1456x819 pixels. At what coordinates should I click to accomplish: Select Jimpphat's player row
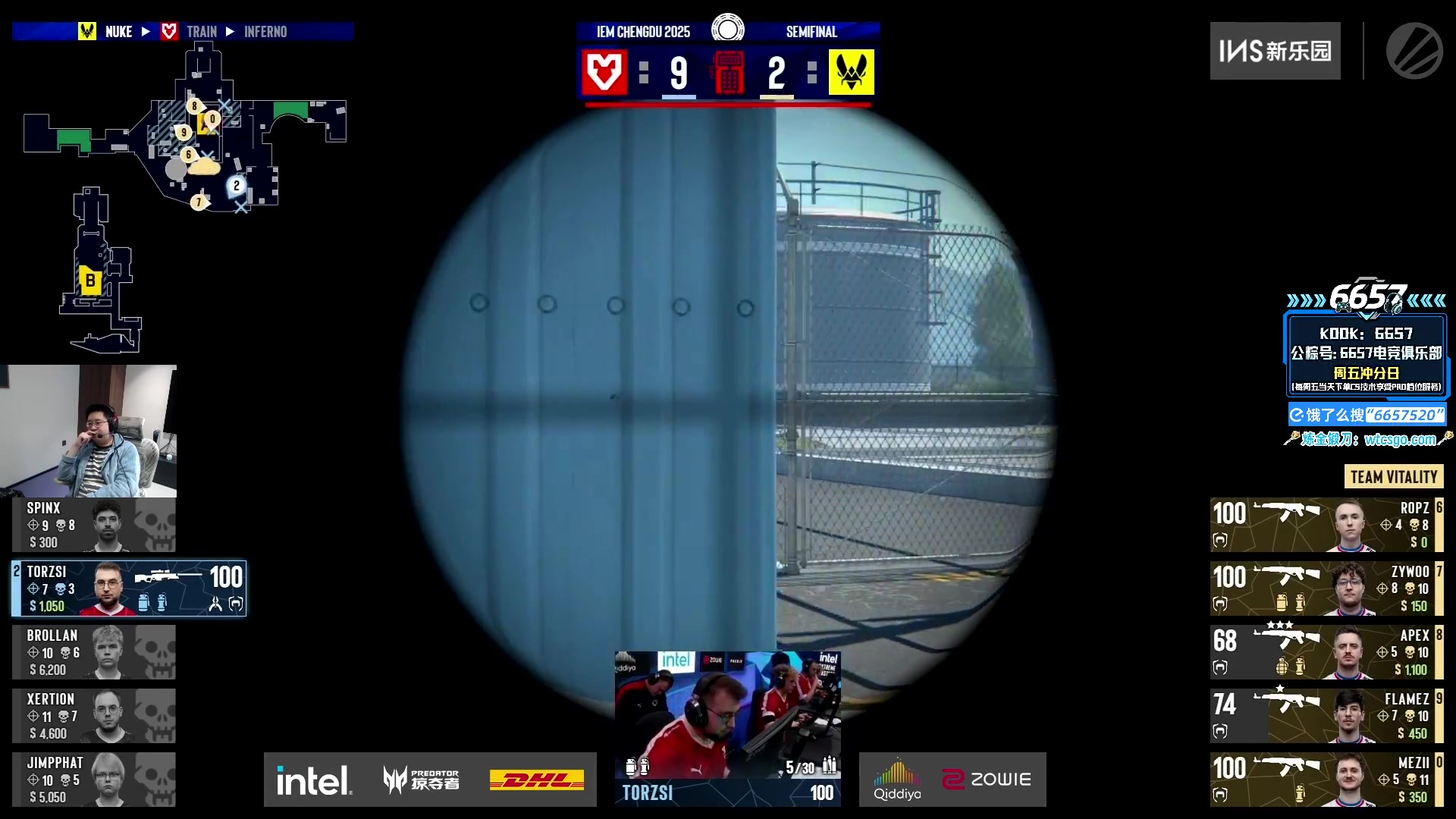tap(93, 780)
